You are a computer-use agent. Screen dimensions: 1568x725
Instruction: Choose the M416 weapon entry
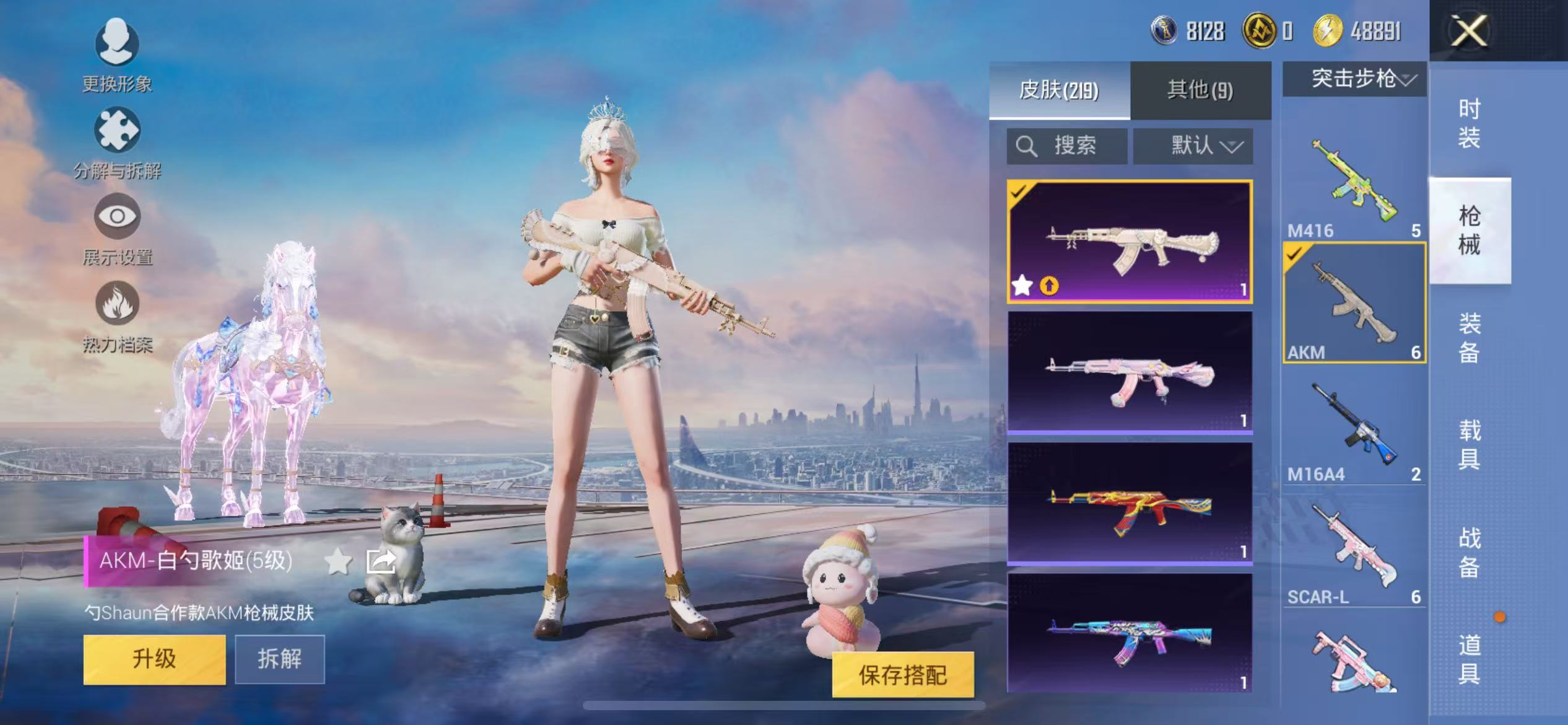[x=1354, y=183]
